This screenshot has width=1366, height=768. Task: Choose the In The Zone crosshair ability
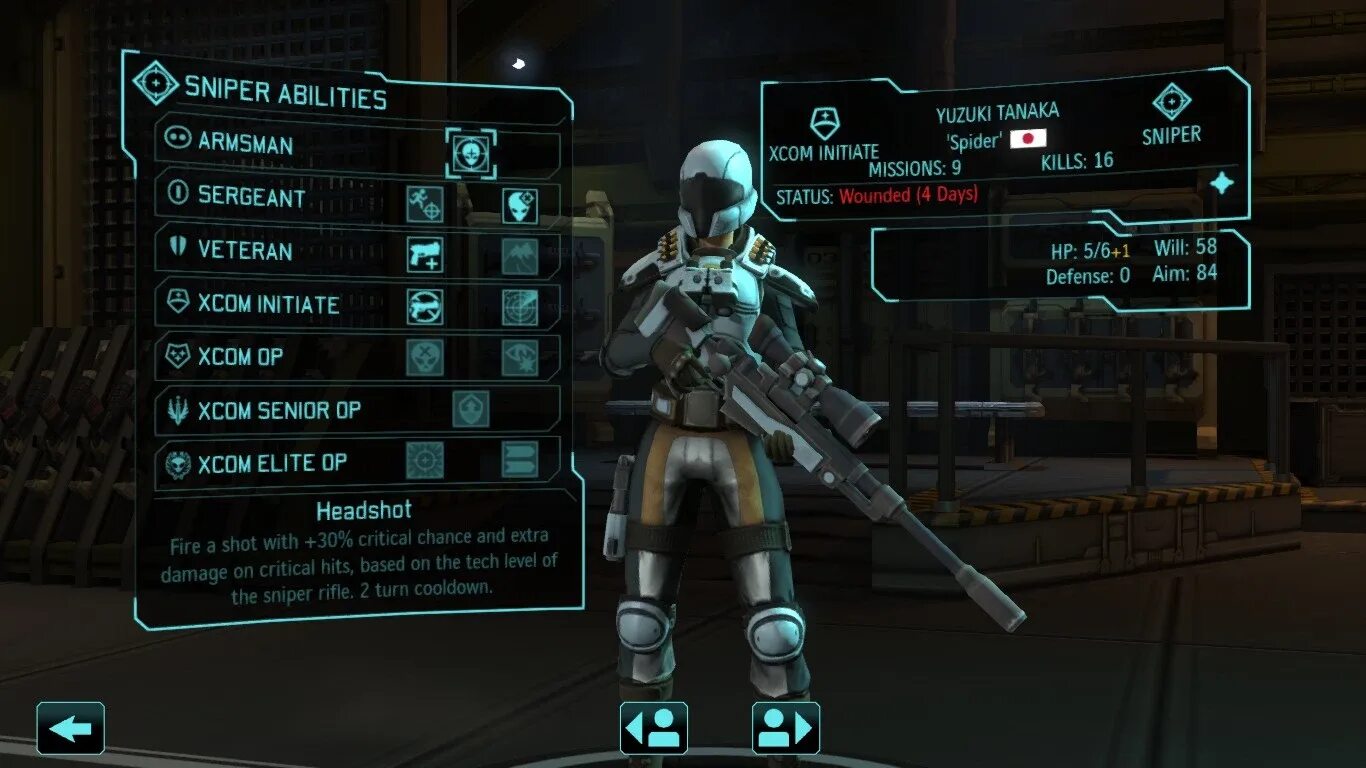[x=425, y=460]
